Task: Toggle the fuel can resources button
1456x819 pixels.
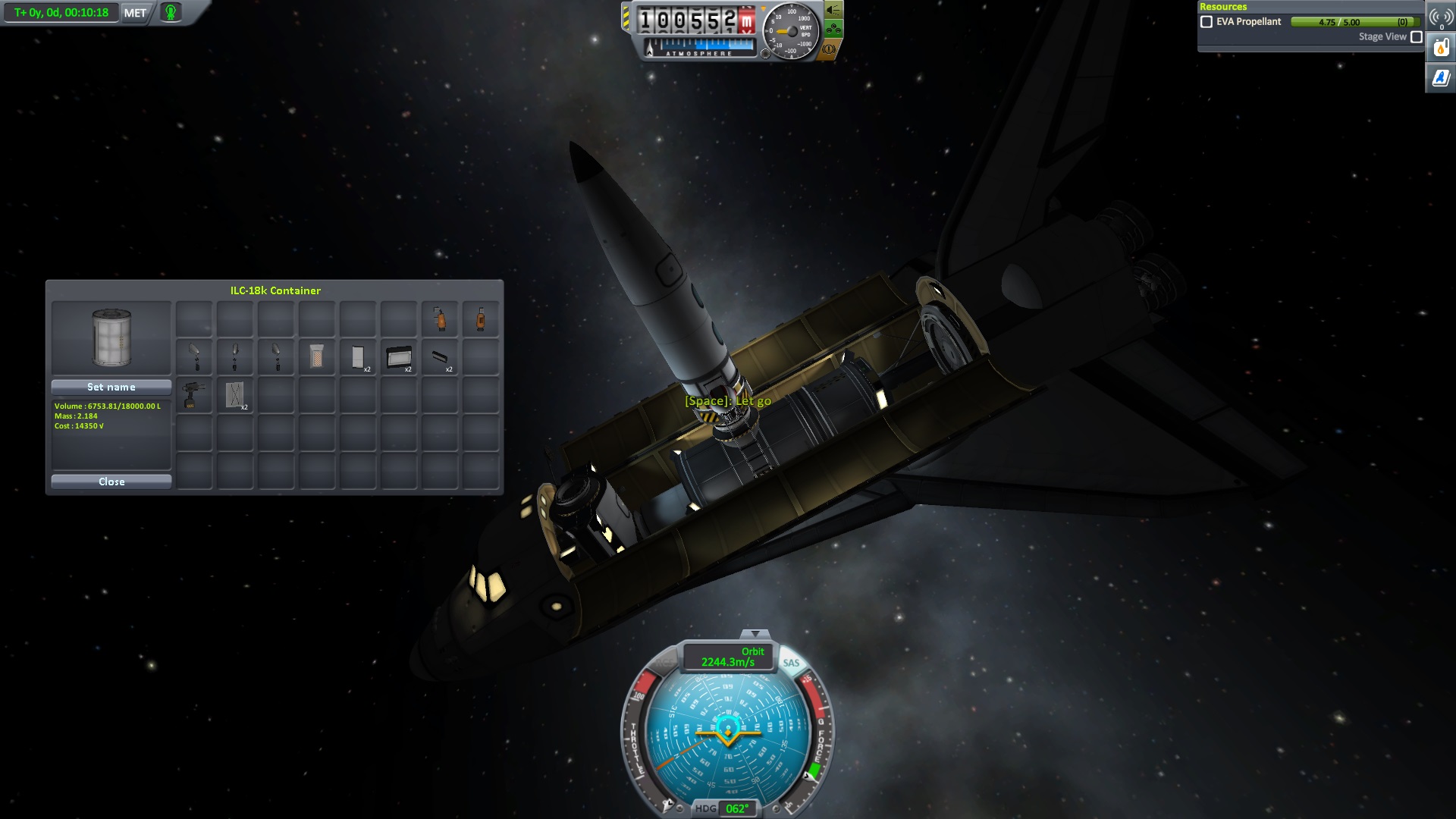Action: click(x=1441, y=49)
